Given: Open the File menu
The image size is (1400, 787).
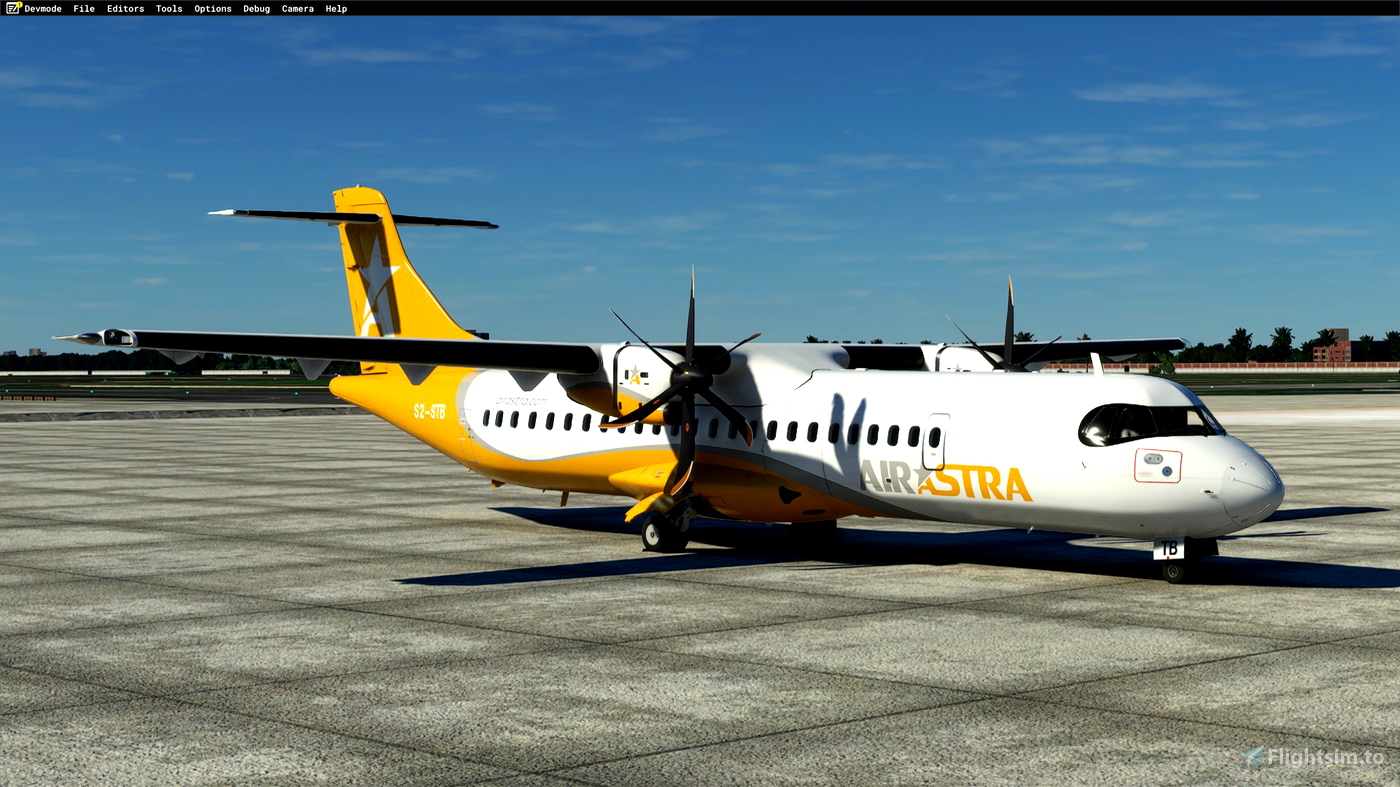Looking at the screenshot, I should point(82,8).
